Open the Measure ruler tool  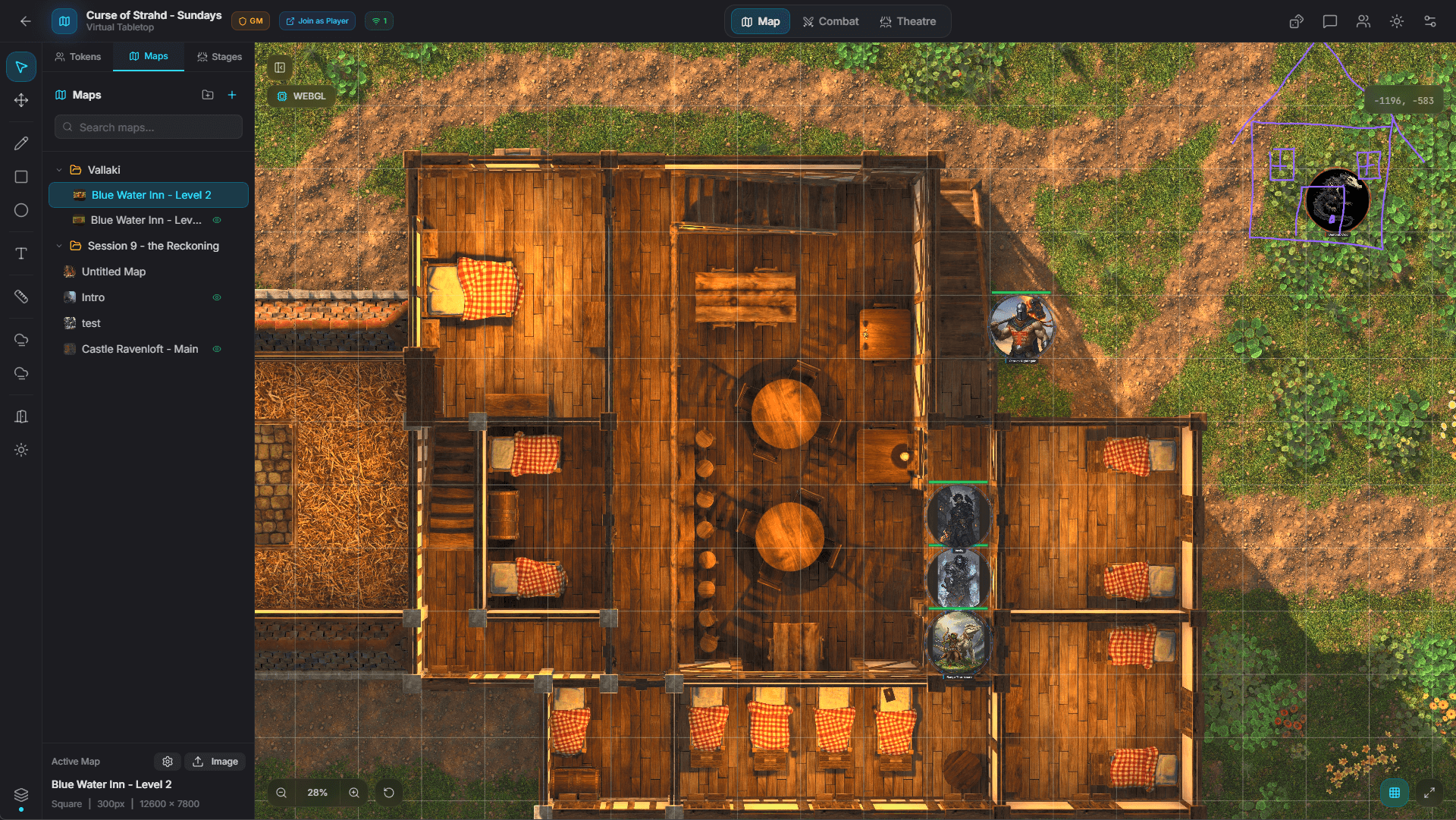pos(21,296)
